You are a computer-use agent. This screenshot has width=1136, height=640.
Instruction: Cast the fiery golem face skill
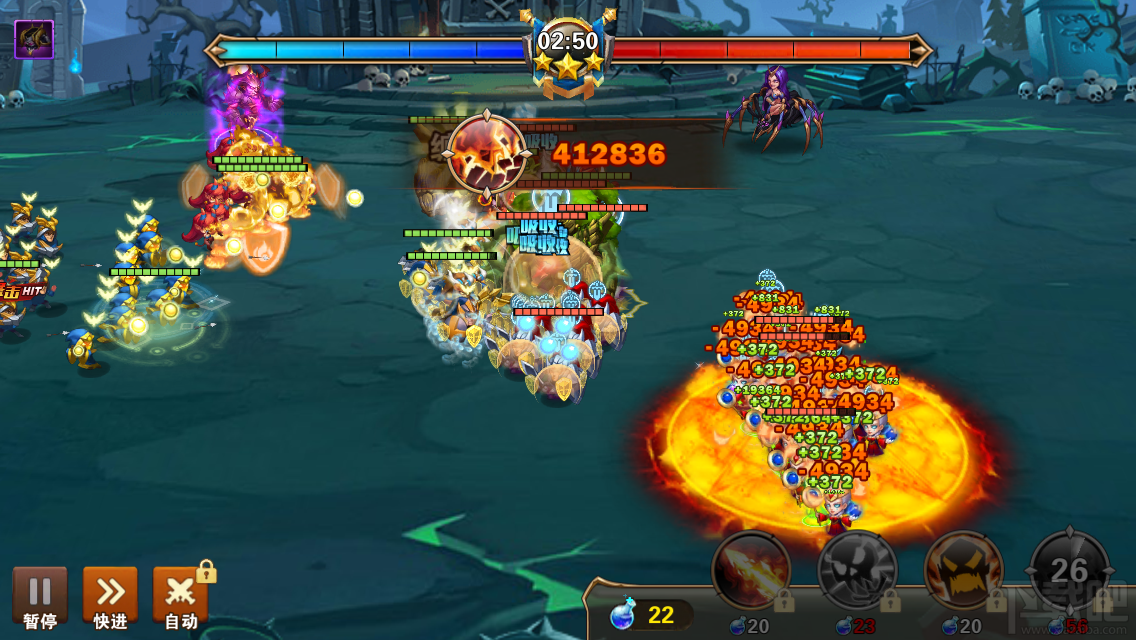963,570
